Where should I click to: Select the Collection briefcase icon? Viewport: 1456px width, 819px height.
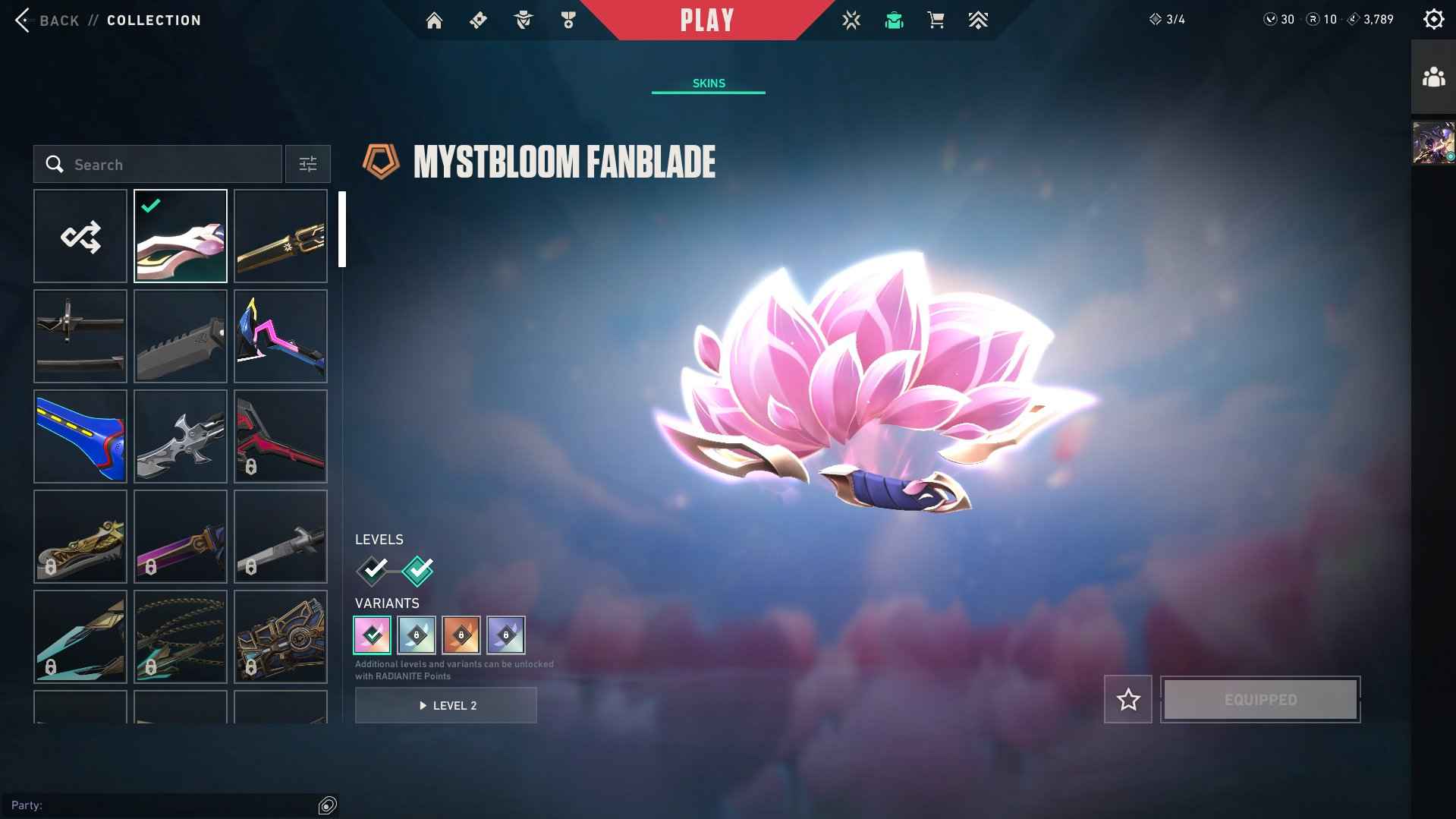coord(893,20)
